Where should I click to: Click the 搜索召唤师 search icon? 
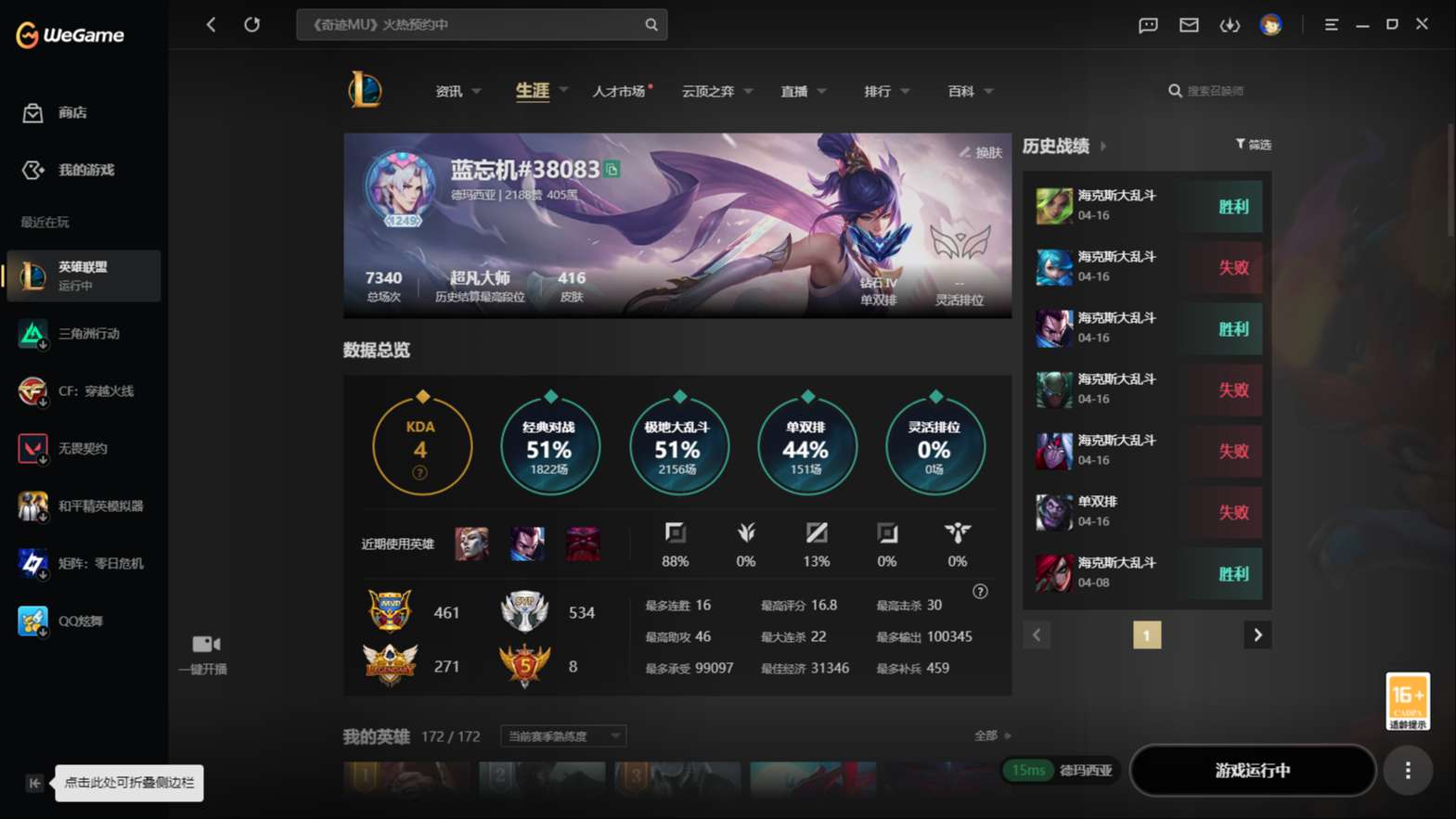[1175, 90]
